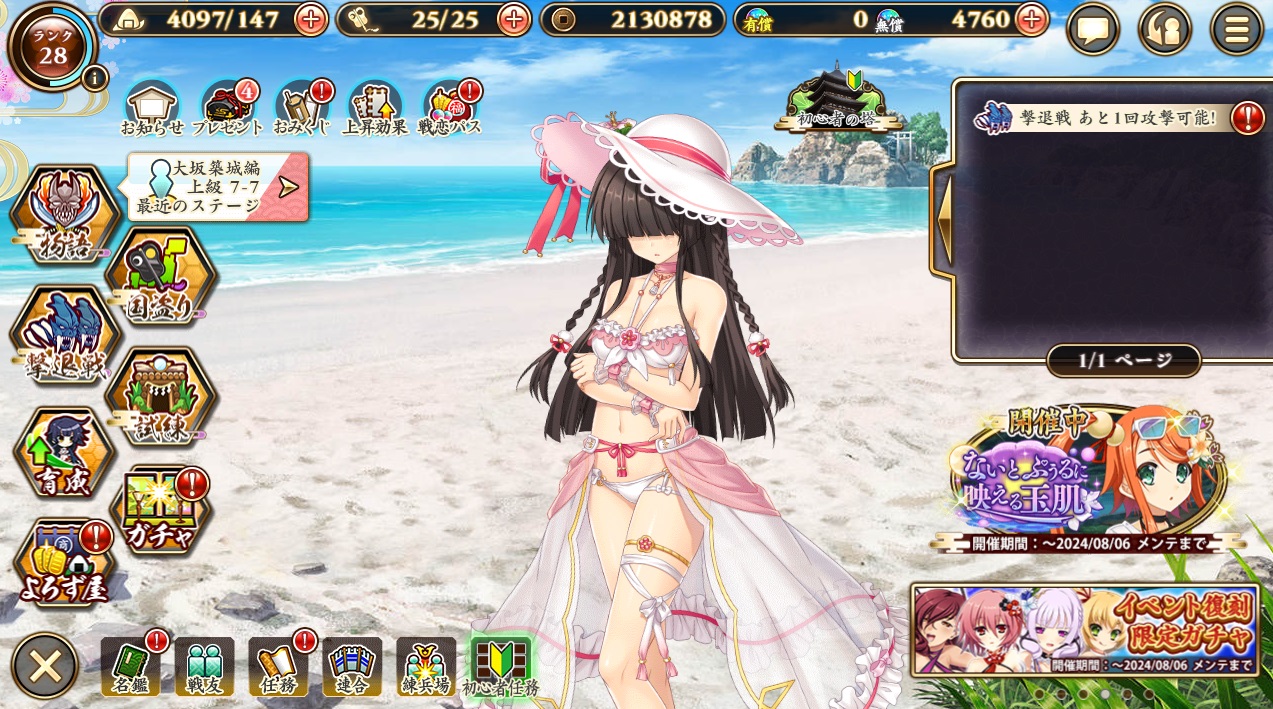
Task: Go to the recent stage 大坂築城編 7-7
Action: tap(218, 186)
